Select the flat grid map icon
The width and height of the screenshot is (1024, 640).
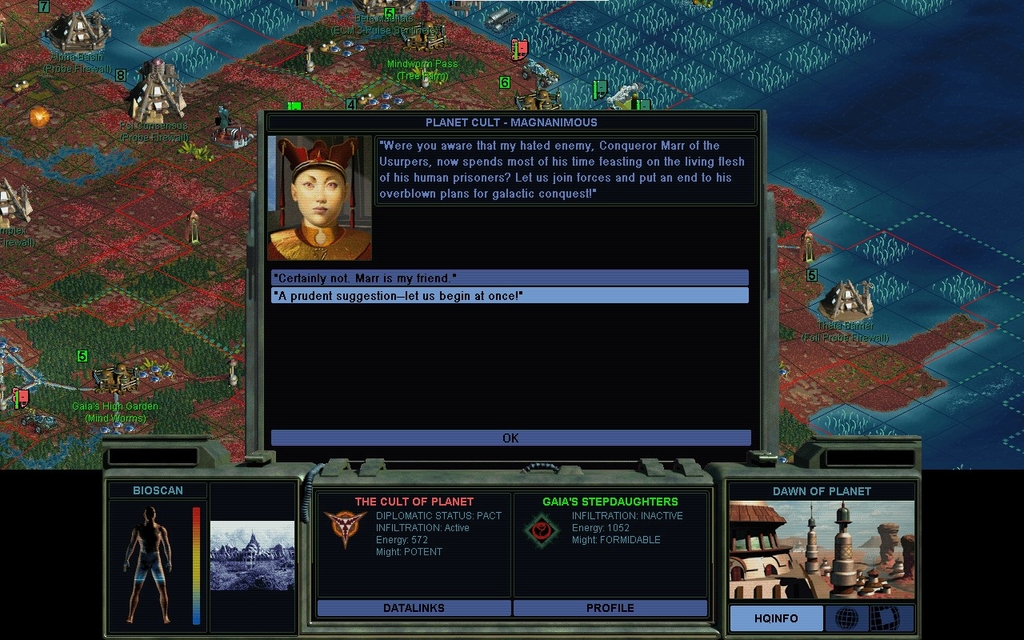pos(884,618)
